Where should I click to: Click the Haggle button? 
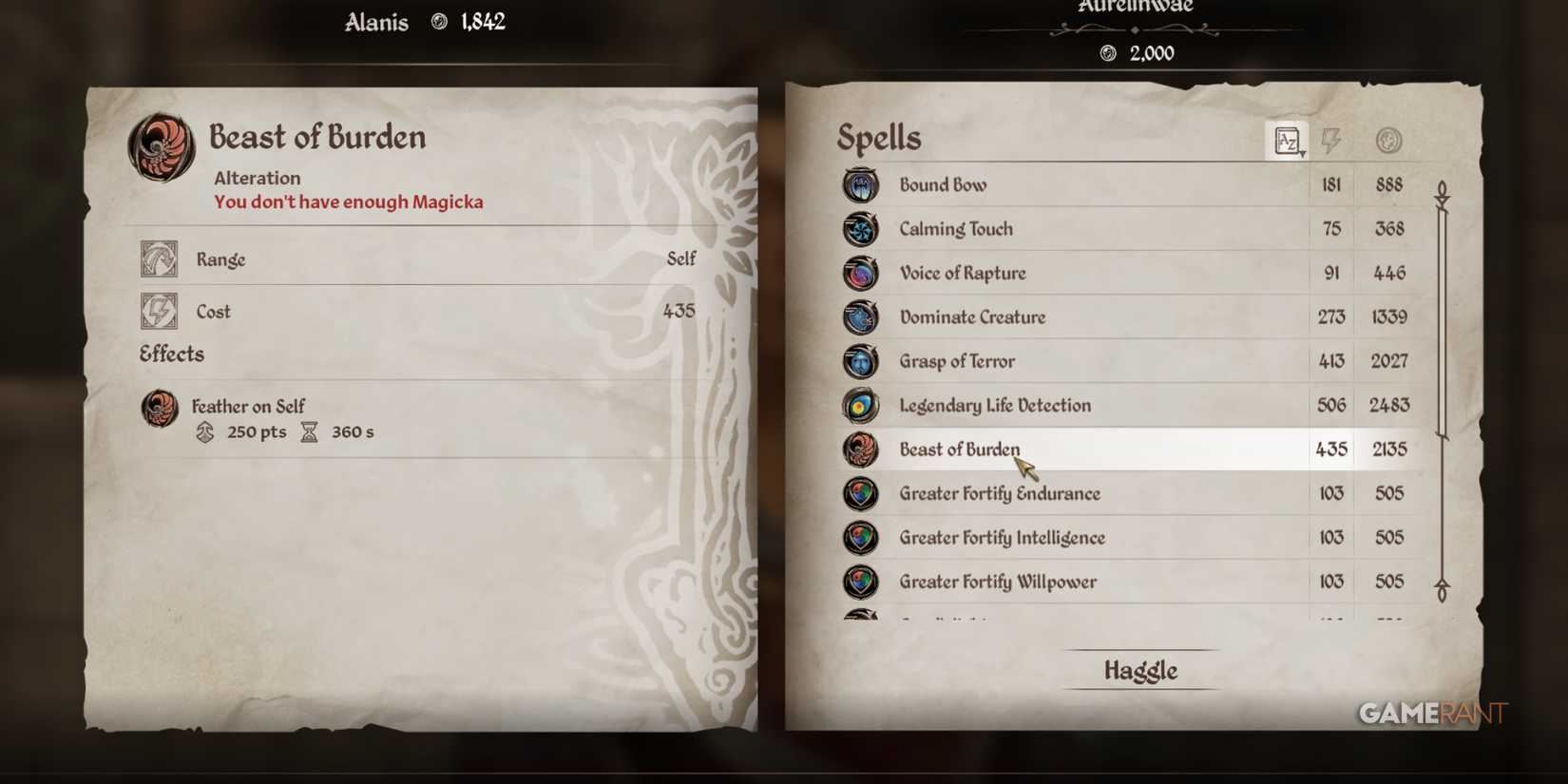[x=1139, y=670]
